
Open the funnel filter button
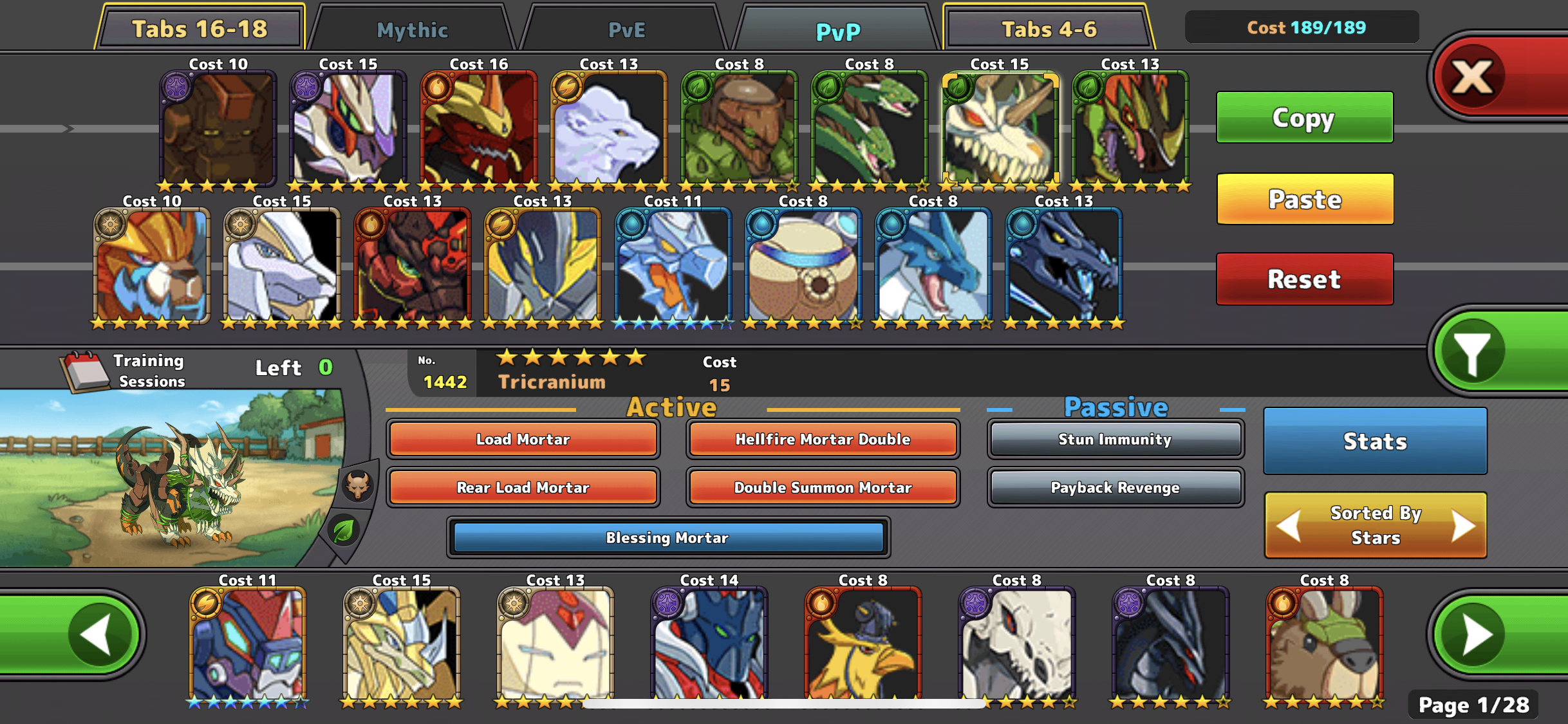pos(1473,352)
